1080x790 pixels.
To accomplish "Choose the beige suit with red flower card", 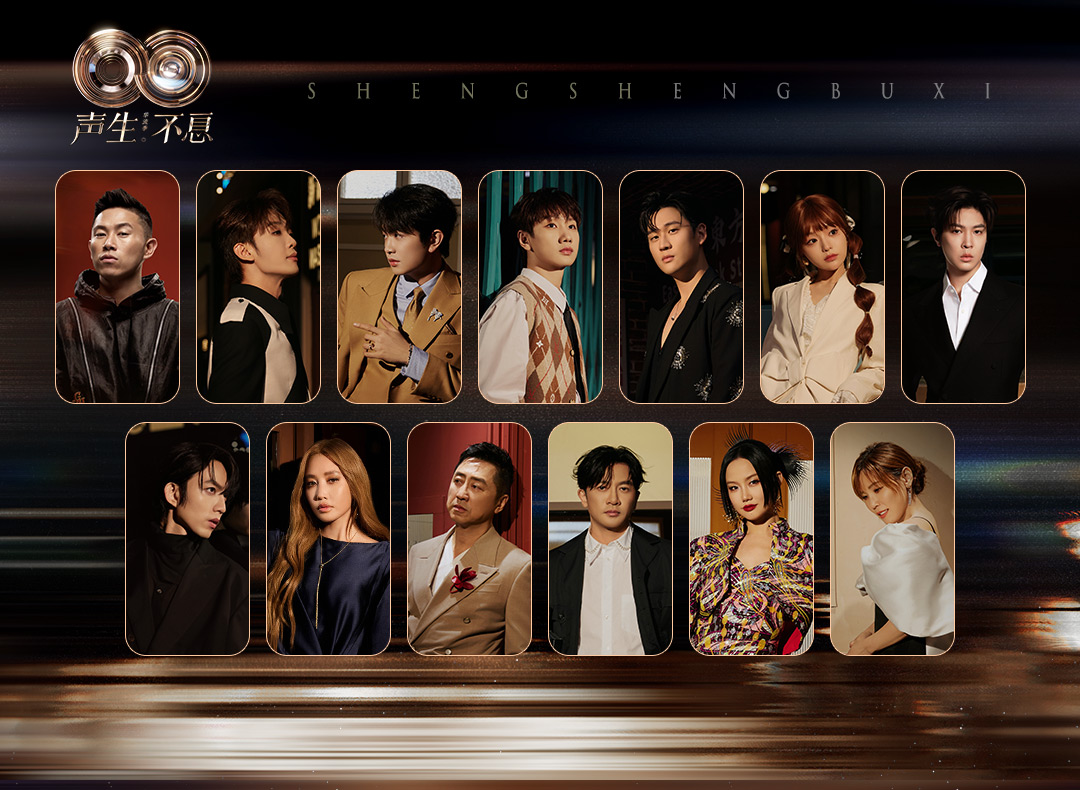I will (469, 539).
